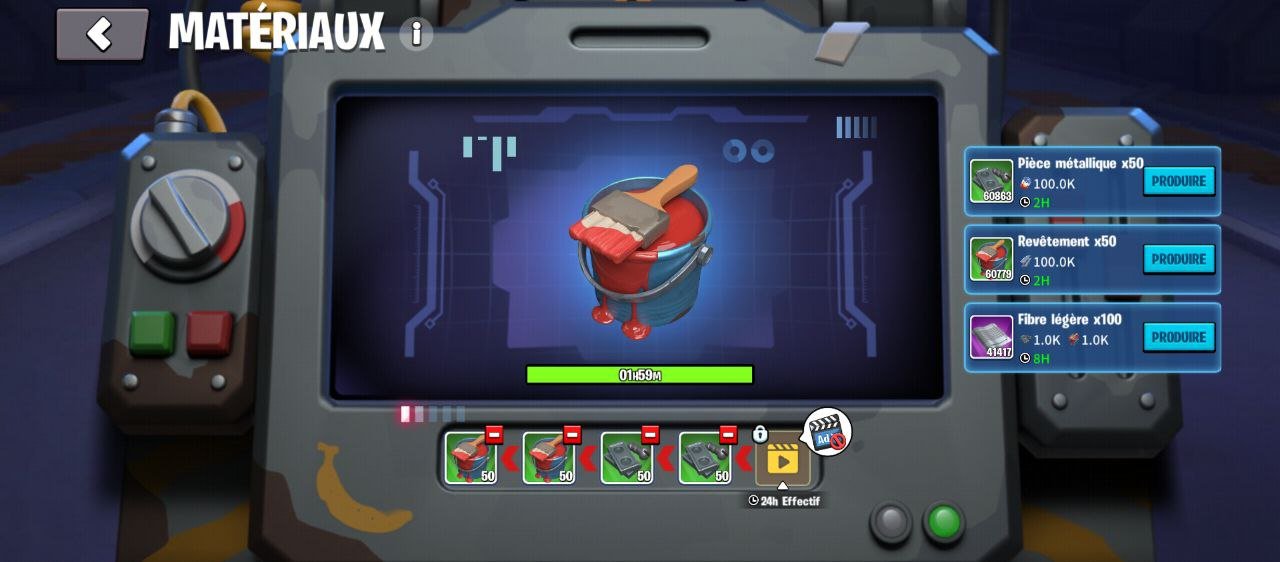Start producing Fibre légère x100
This screenshot has height=562, width=1280.
point(1179,337)
